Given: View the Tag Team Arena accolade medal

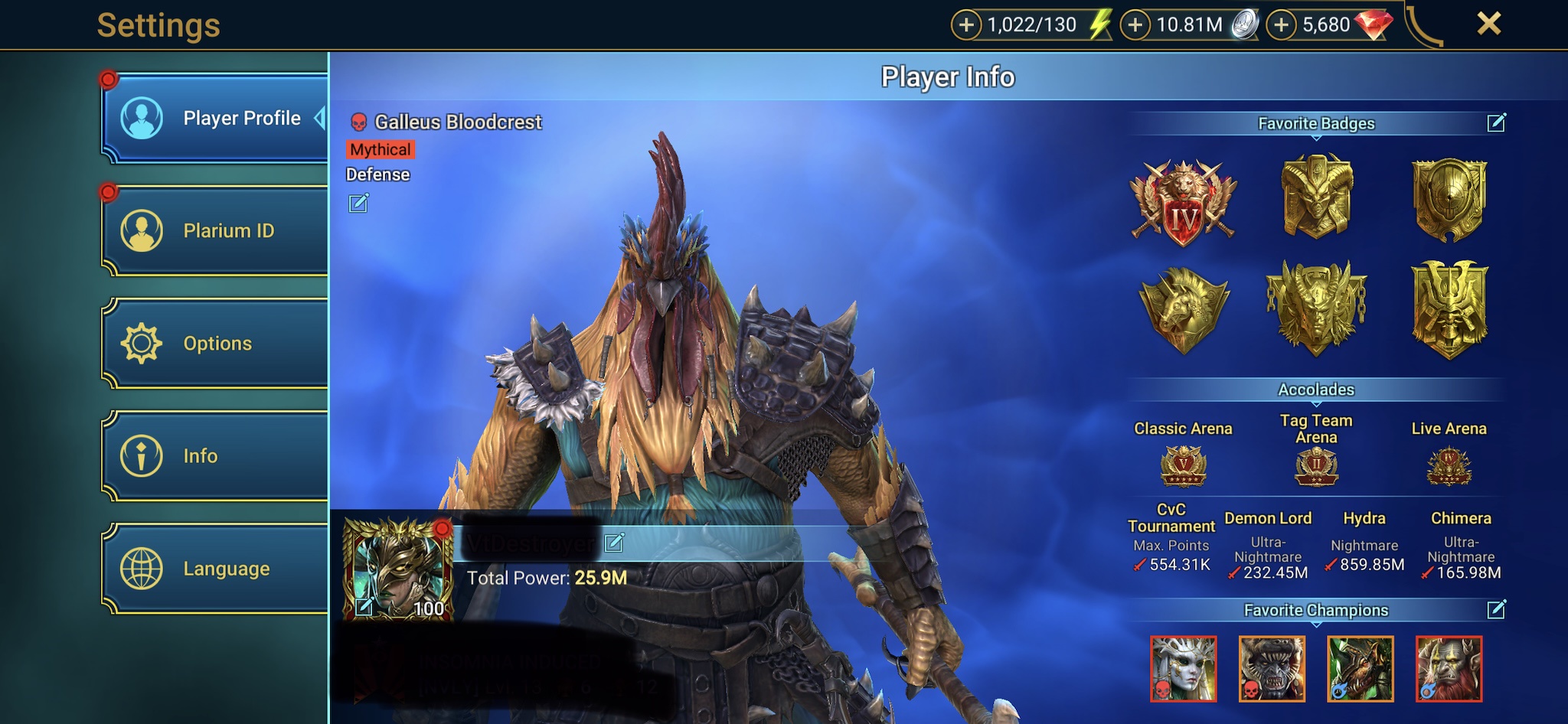Looking at the screenshot, I should [x=1316, y=466].
